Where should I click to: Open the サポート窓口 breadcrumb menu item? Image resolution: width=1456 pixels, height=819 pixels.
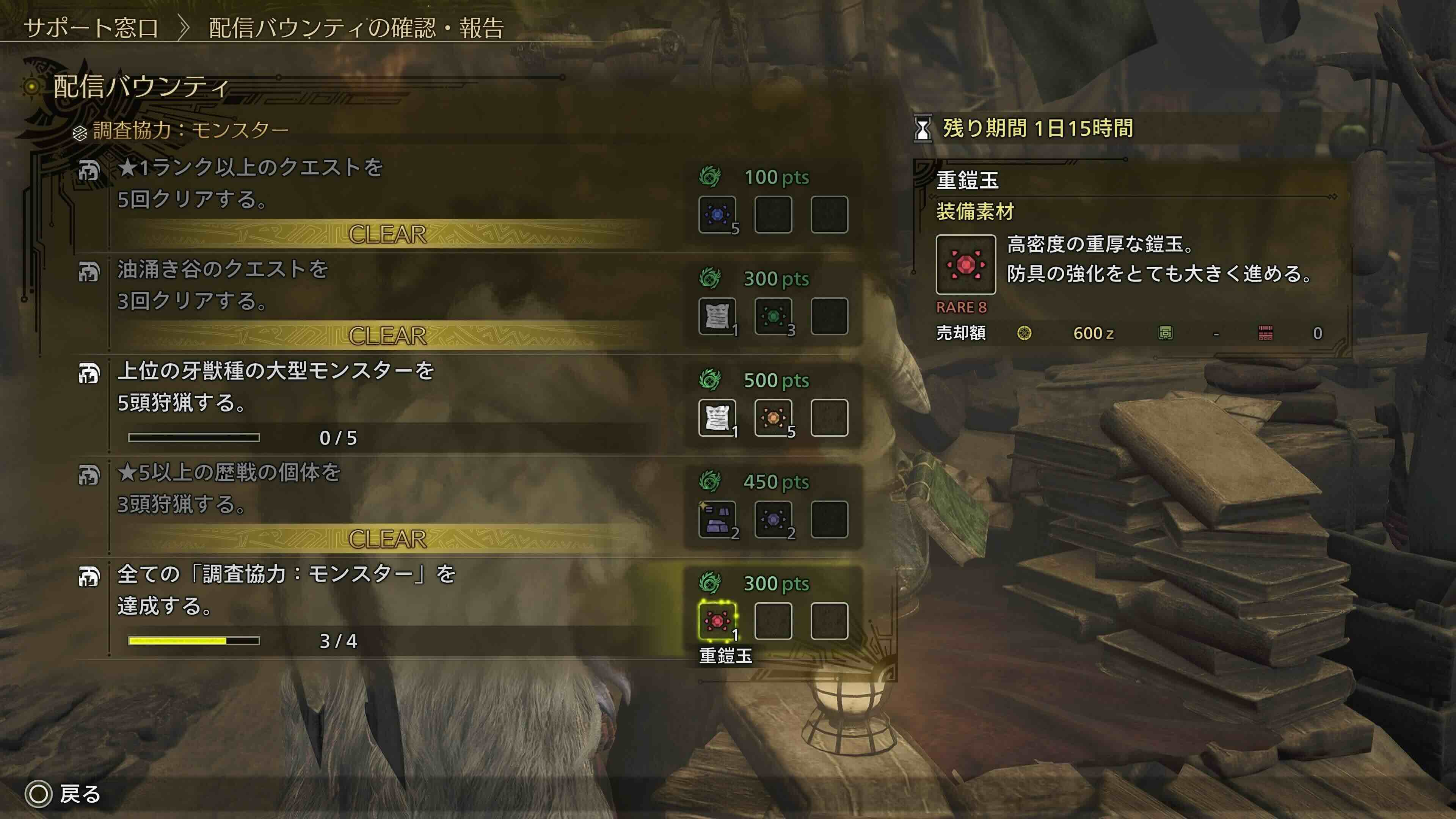pos(91,25)
